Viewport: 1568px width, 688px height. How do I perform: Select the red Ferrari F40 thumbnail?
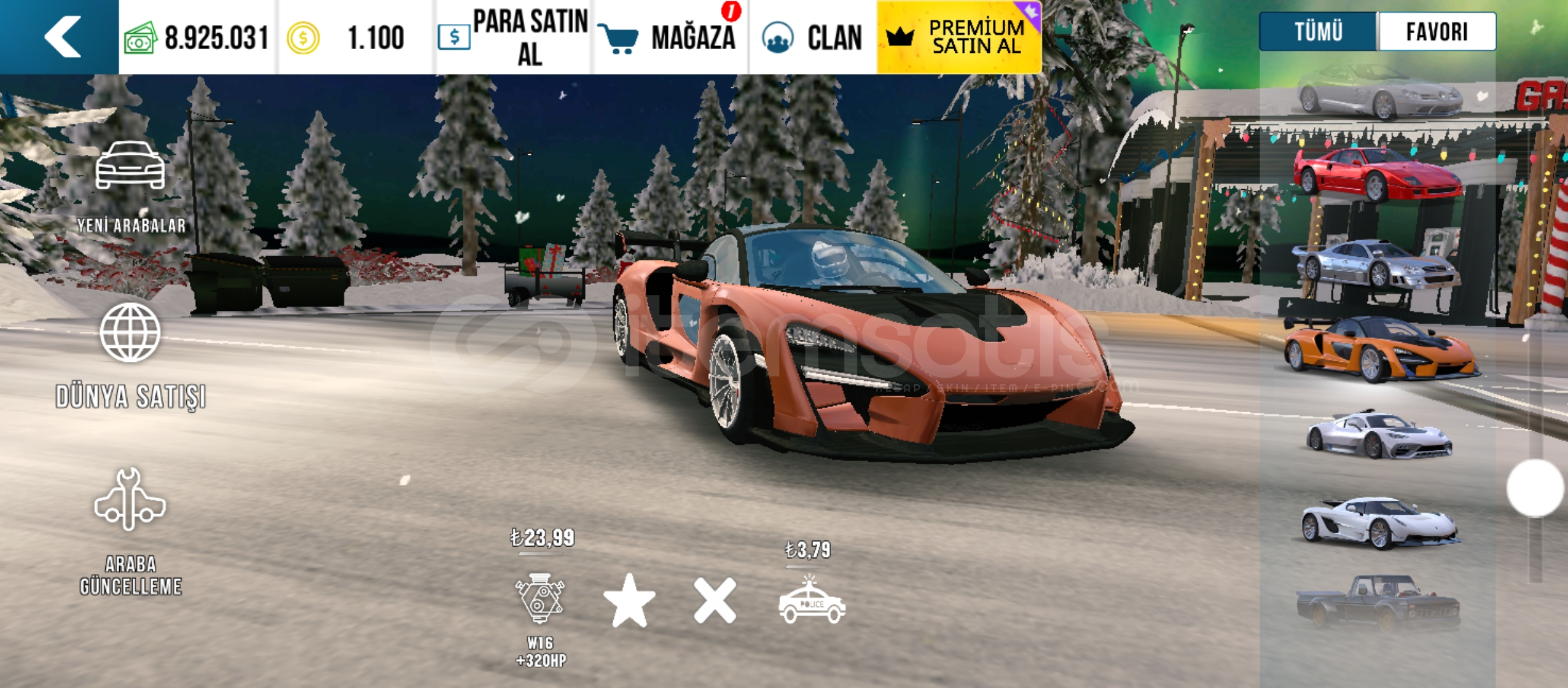point(1377,173)
